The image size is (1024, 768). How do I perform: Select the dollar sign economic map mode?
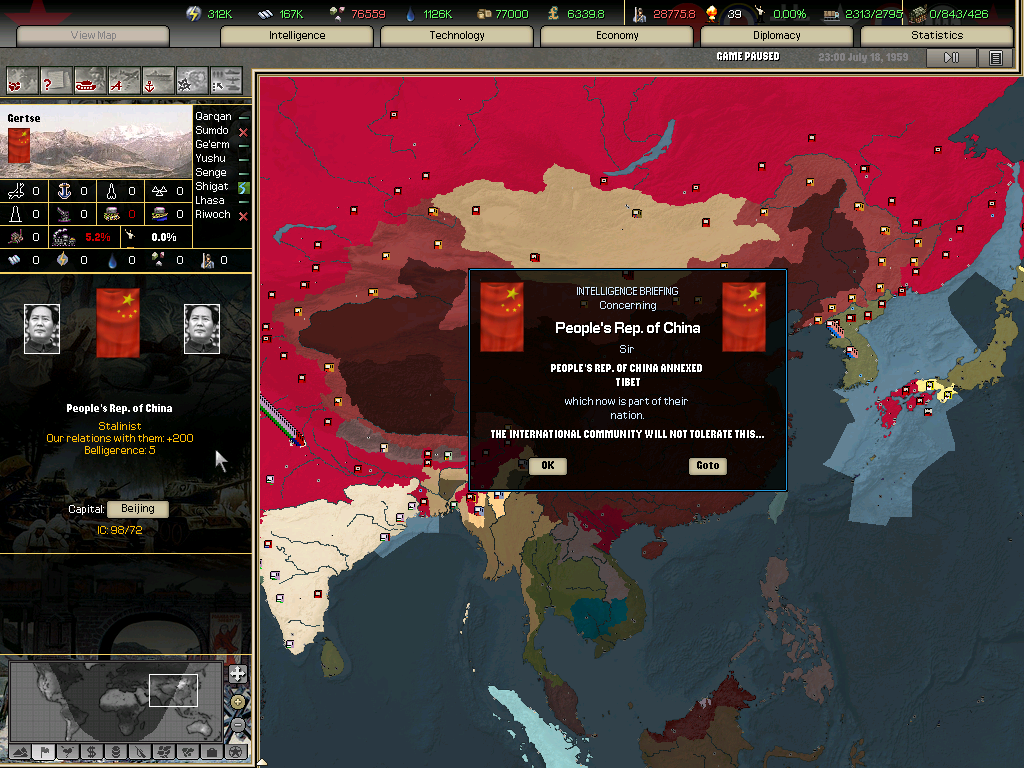pos(91,751)
